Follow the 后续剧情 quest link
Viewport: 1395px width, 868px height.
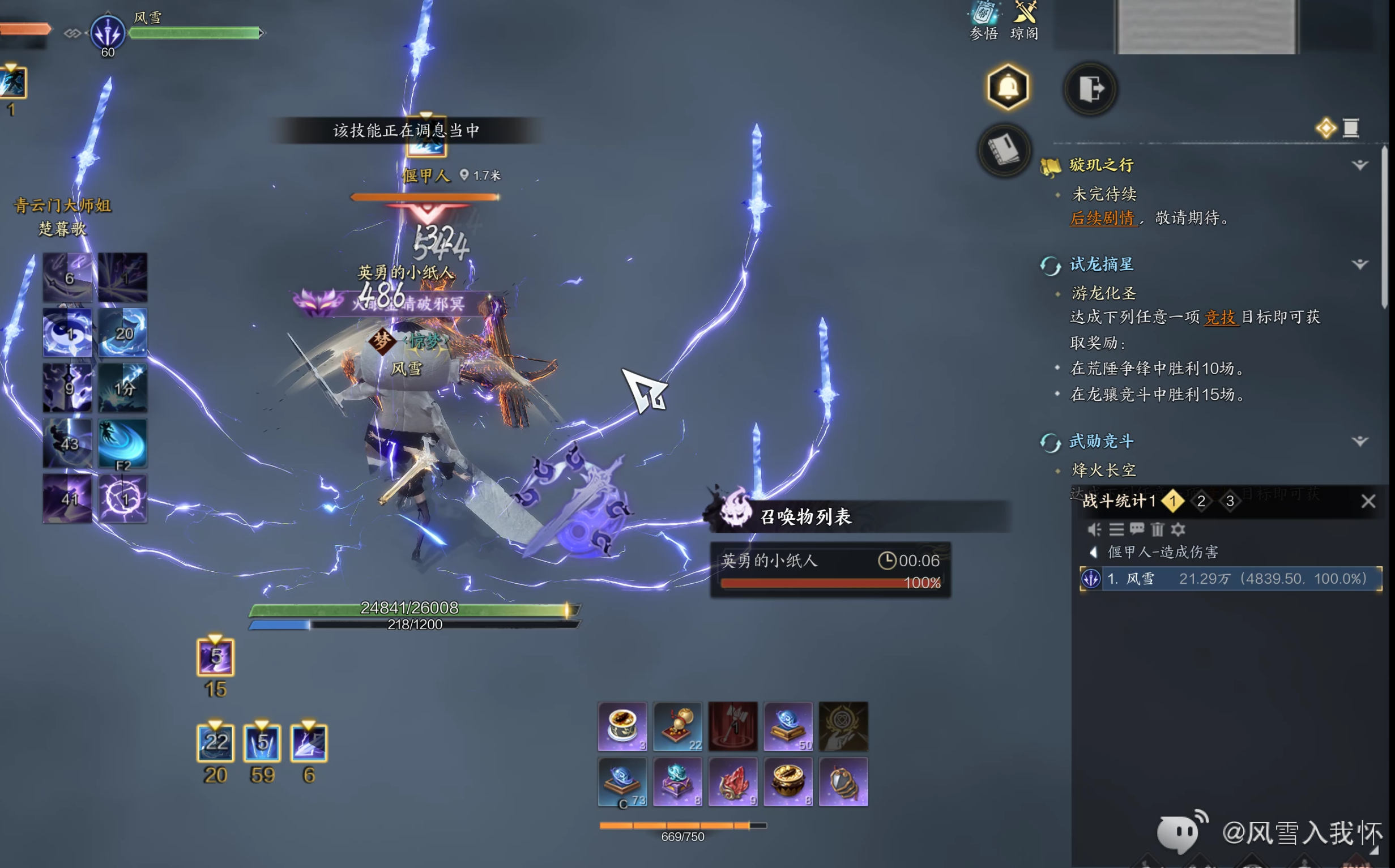(1102, 218)
